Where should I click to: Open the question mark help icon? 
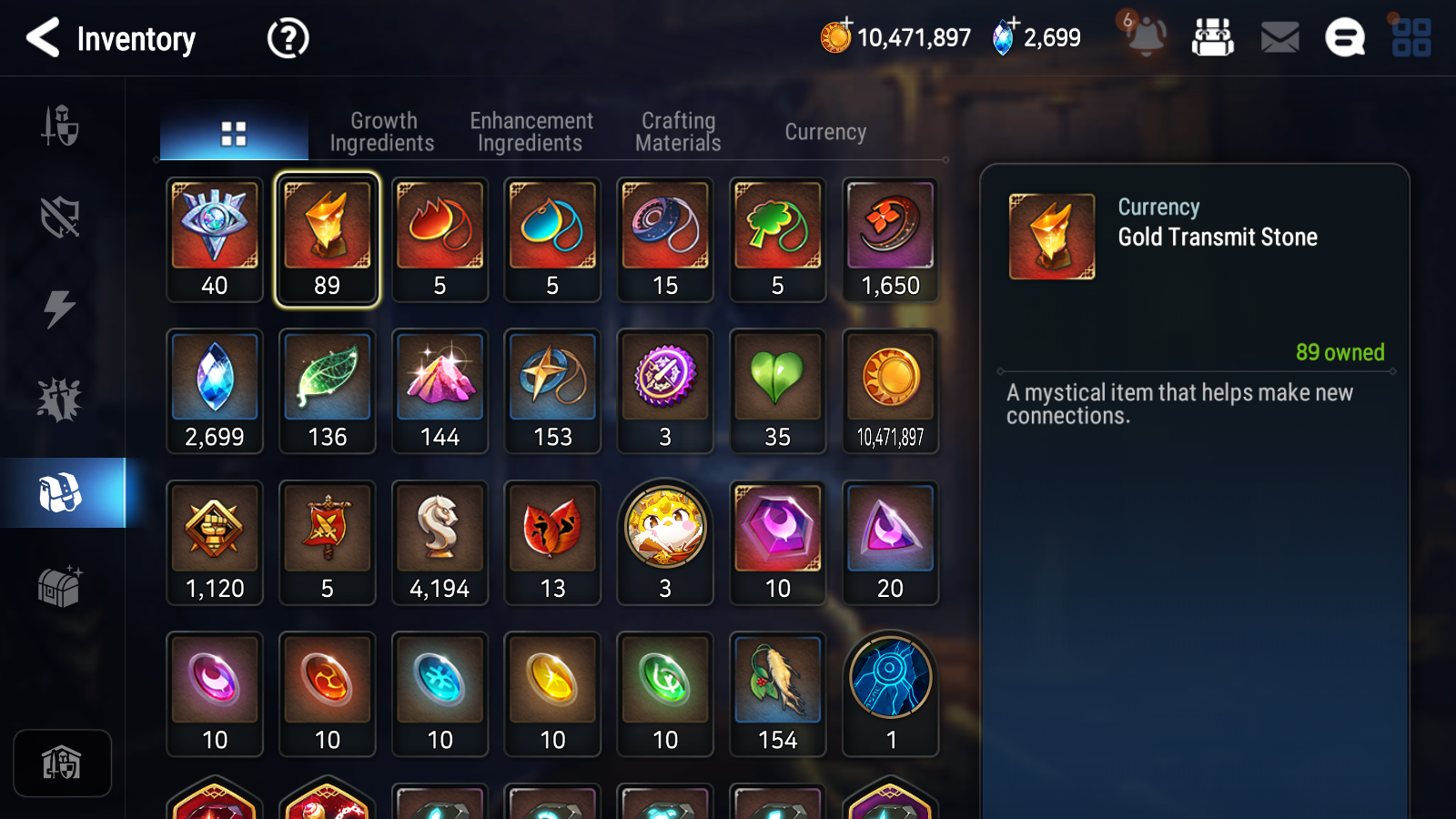[288, 39]
